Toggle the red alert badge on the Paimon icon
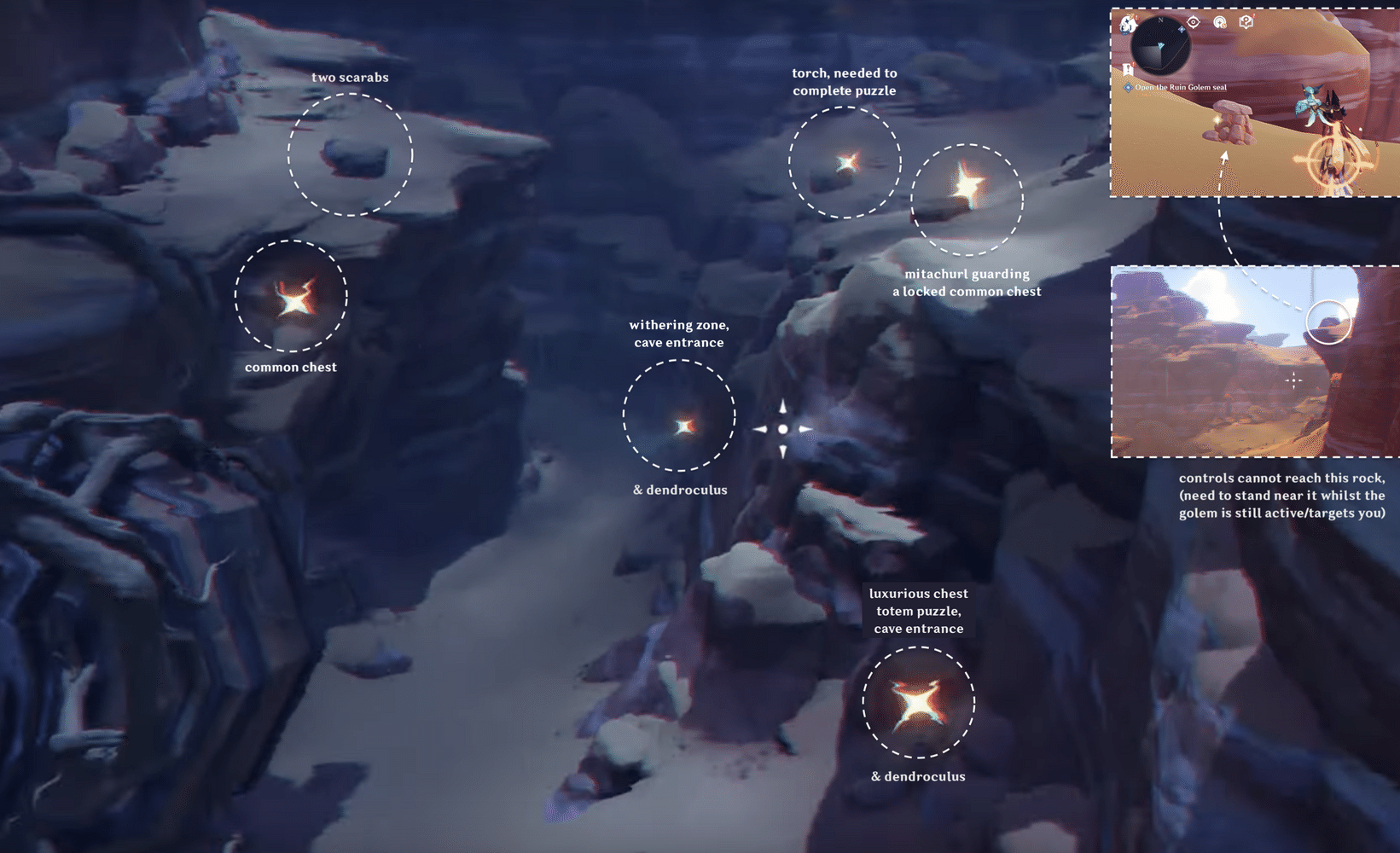 pos(1136,17)
